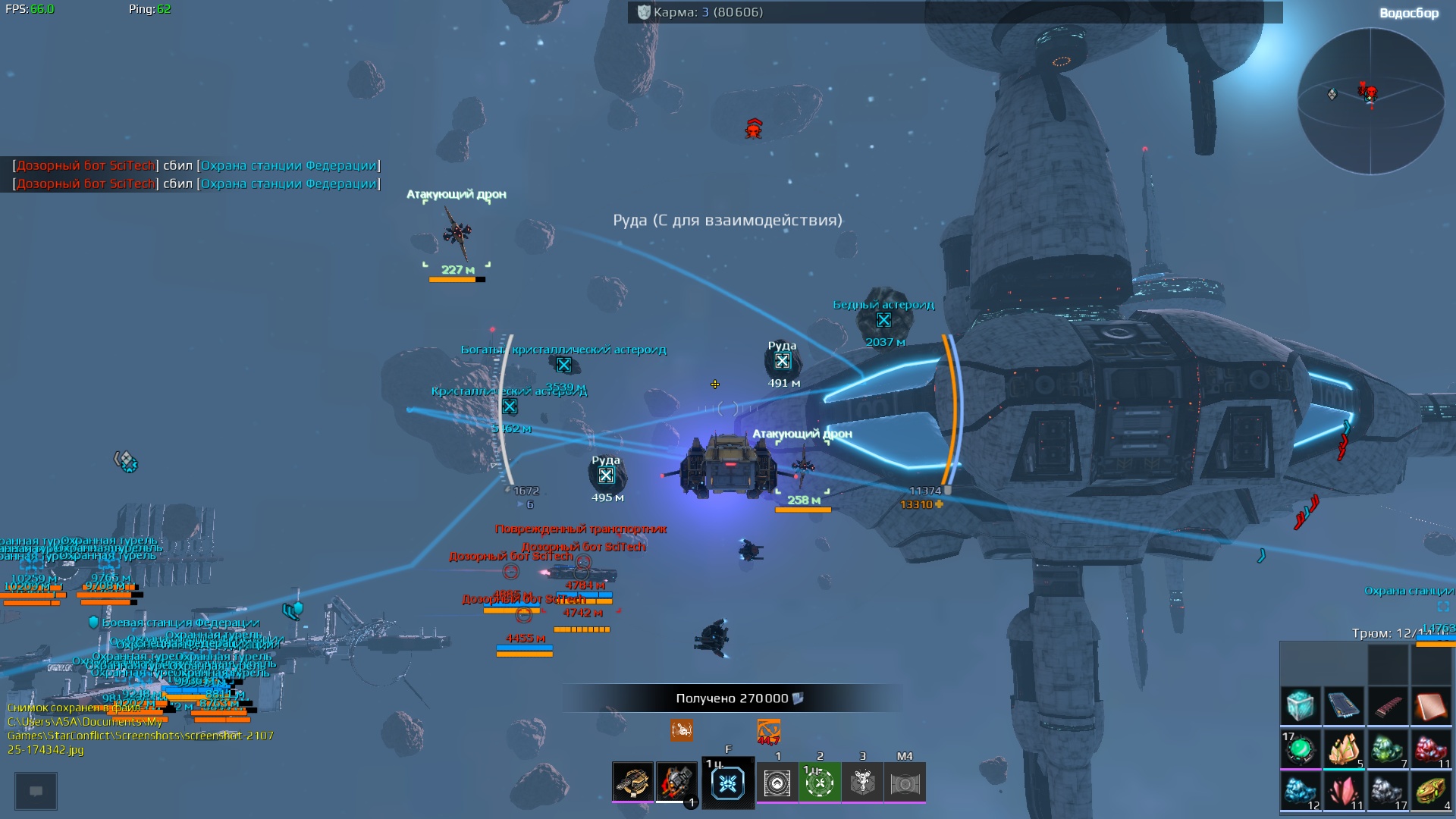Viewport: 1456px width, 819px height.
Task: Select the green ore cargo stack
Action: (x=1388, y=749)
